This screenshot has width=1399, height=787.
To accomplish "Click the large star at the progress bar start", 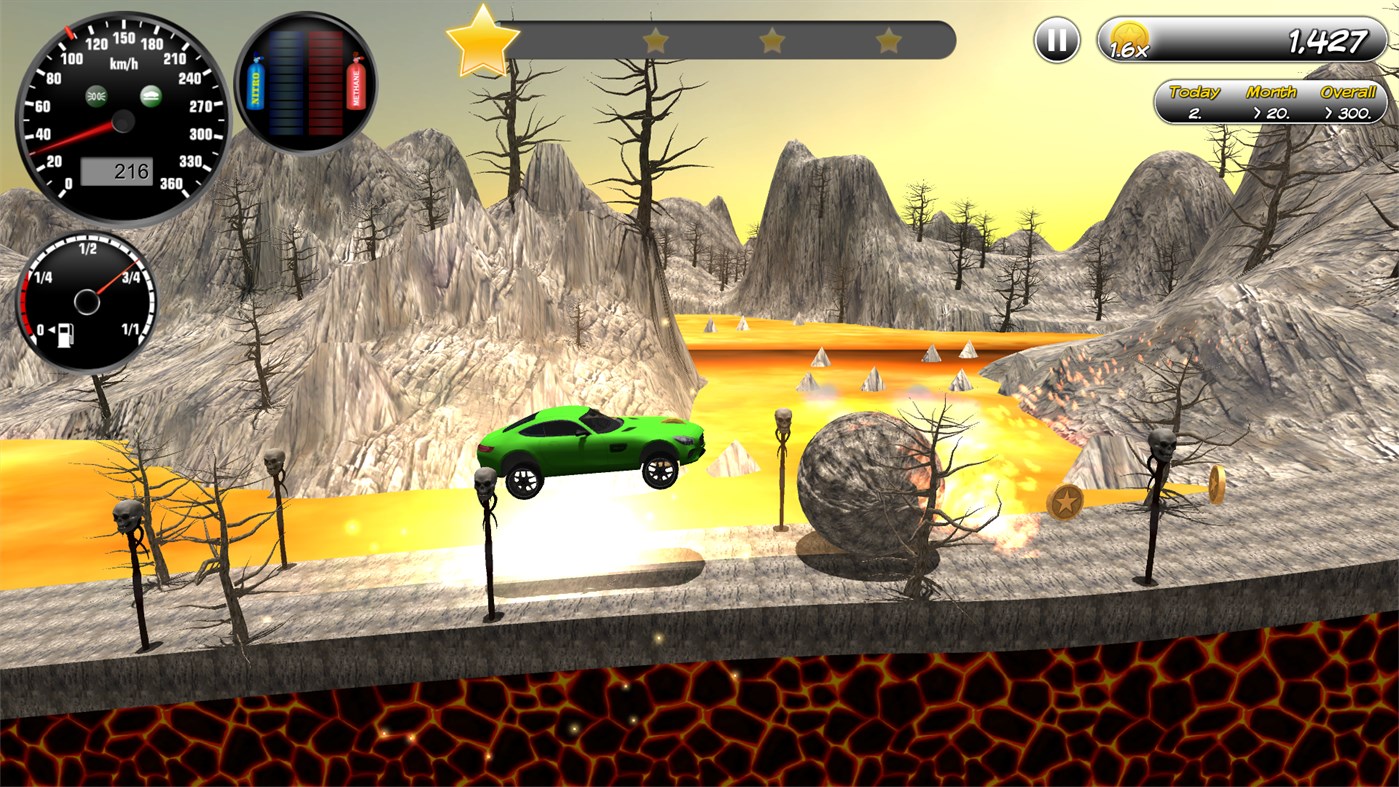I will click(x=485, y=42).
